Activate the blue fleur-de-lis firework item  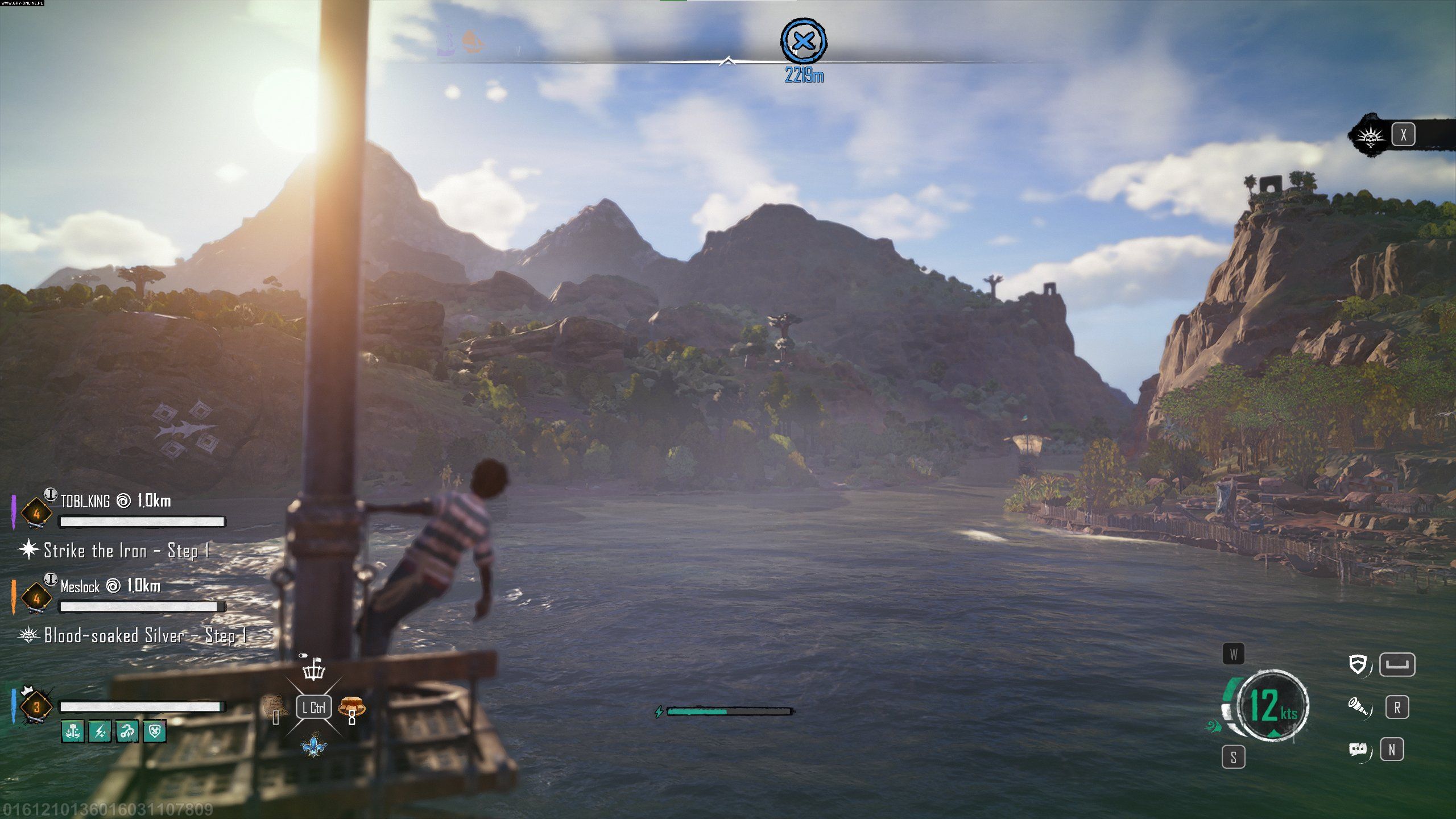click(x=313, y=746)
